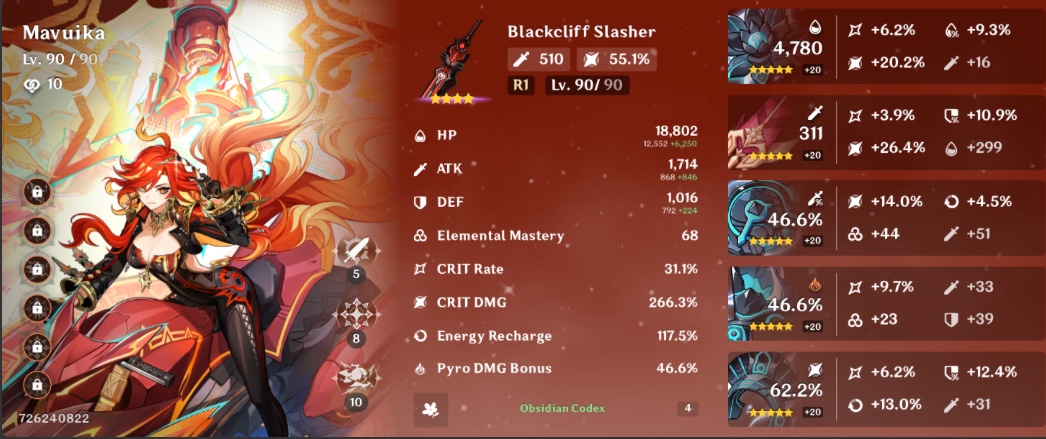Click the Obsidian Codex set bonus icon

(x=431, y=408)
